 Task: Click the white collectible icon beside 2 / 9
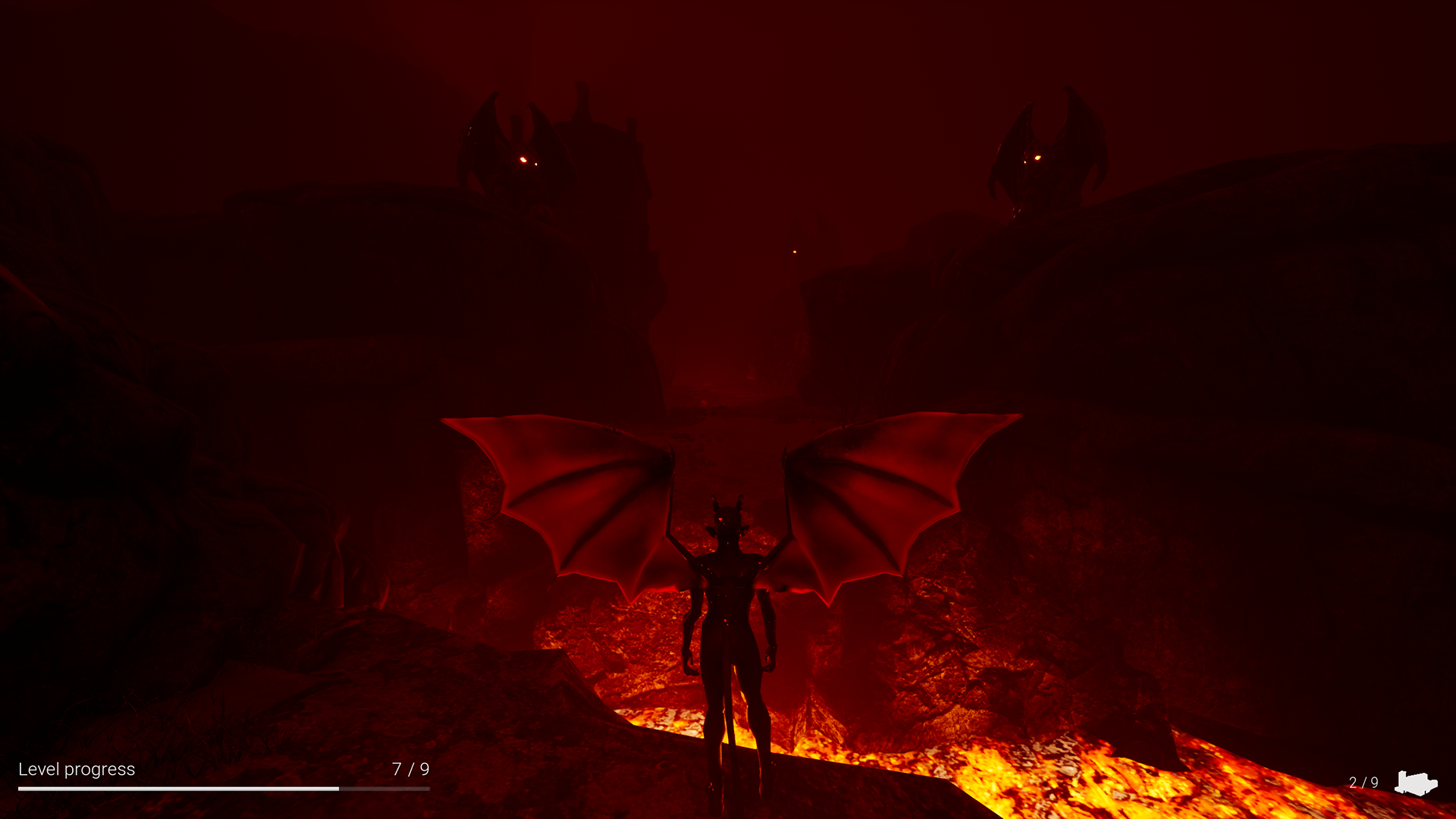(1415, 783)
